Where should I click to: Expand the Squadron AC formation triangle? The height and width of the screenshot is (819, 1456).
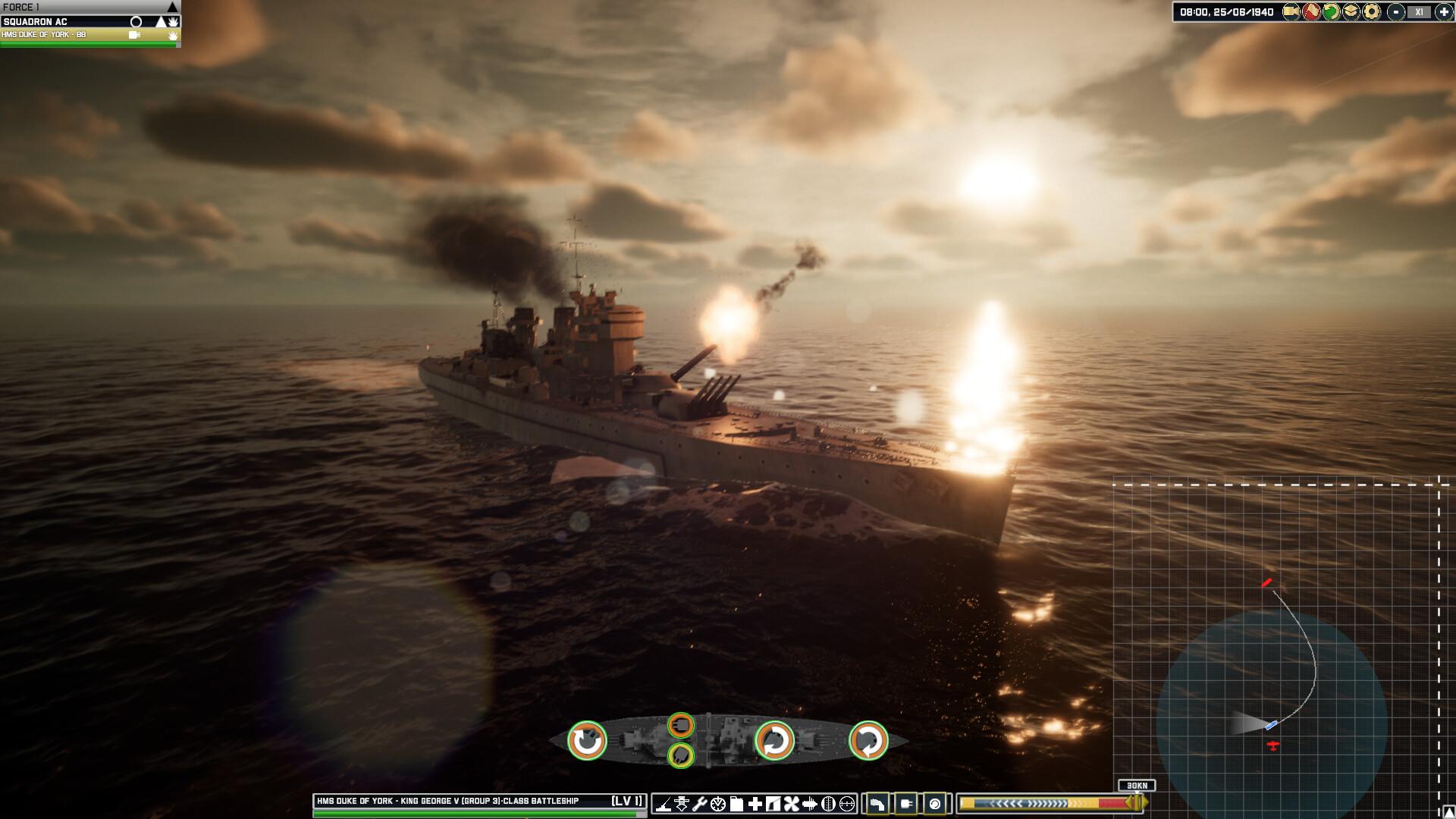tap(161, 22)
